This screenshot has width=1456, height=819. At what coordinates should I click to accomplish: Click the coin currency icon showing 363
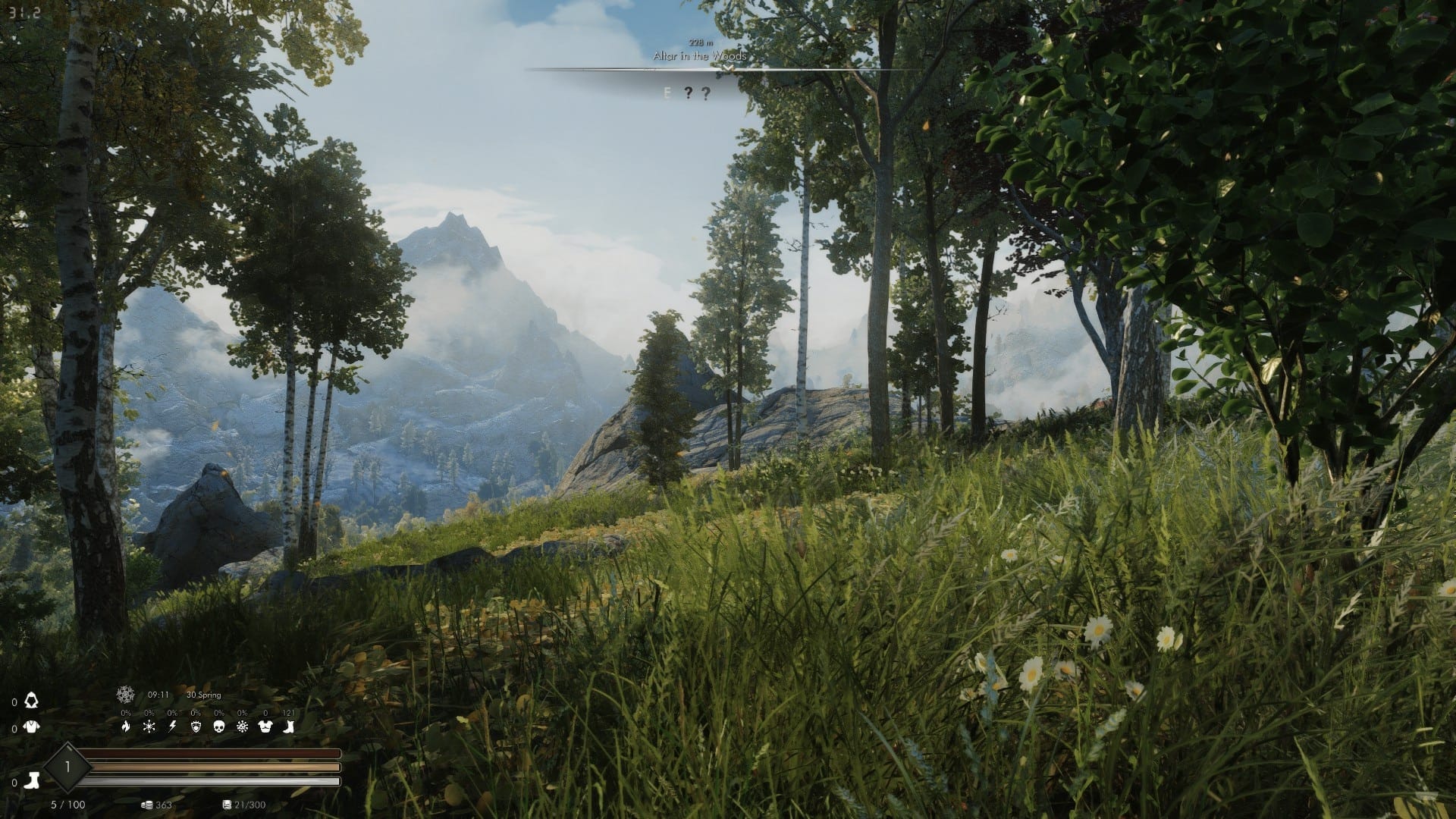[x=147, y=805]
